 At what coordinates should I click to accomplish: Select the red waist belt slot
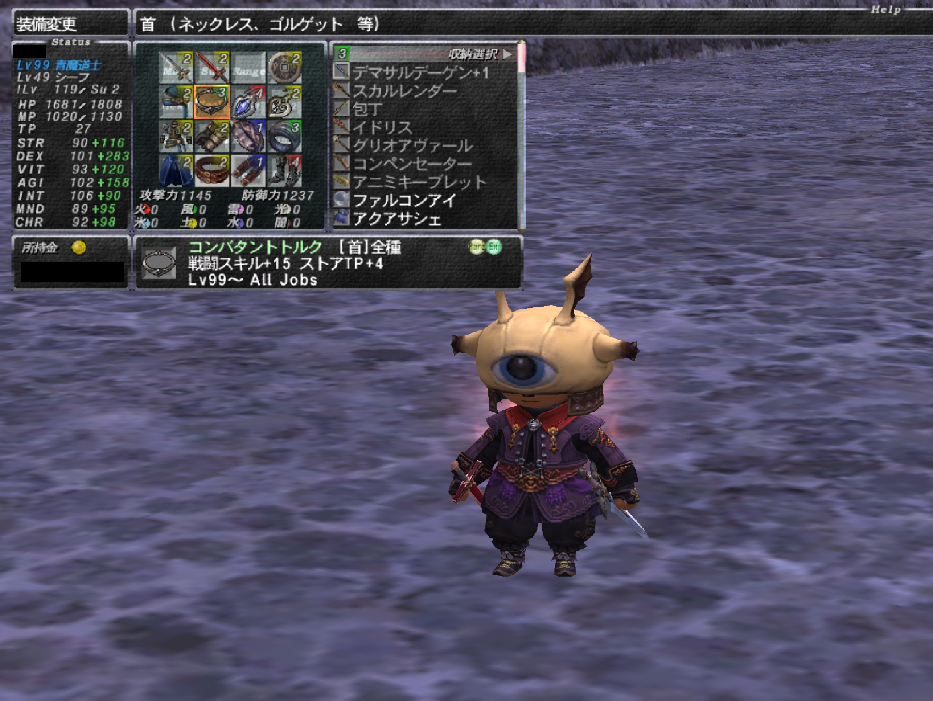click(x=212, y=170)
